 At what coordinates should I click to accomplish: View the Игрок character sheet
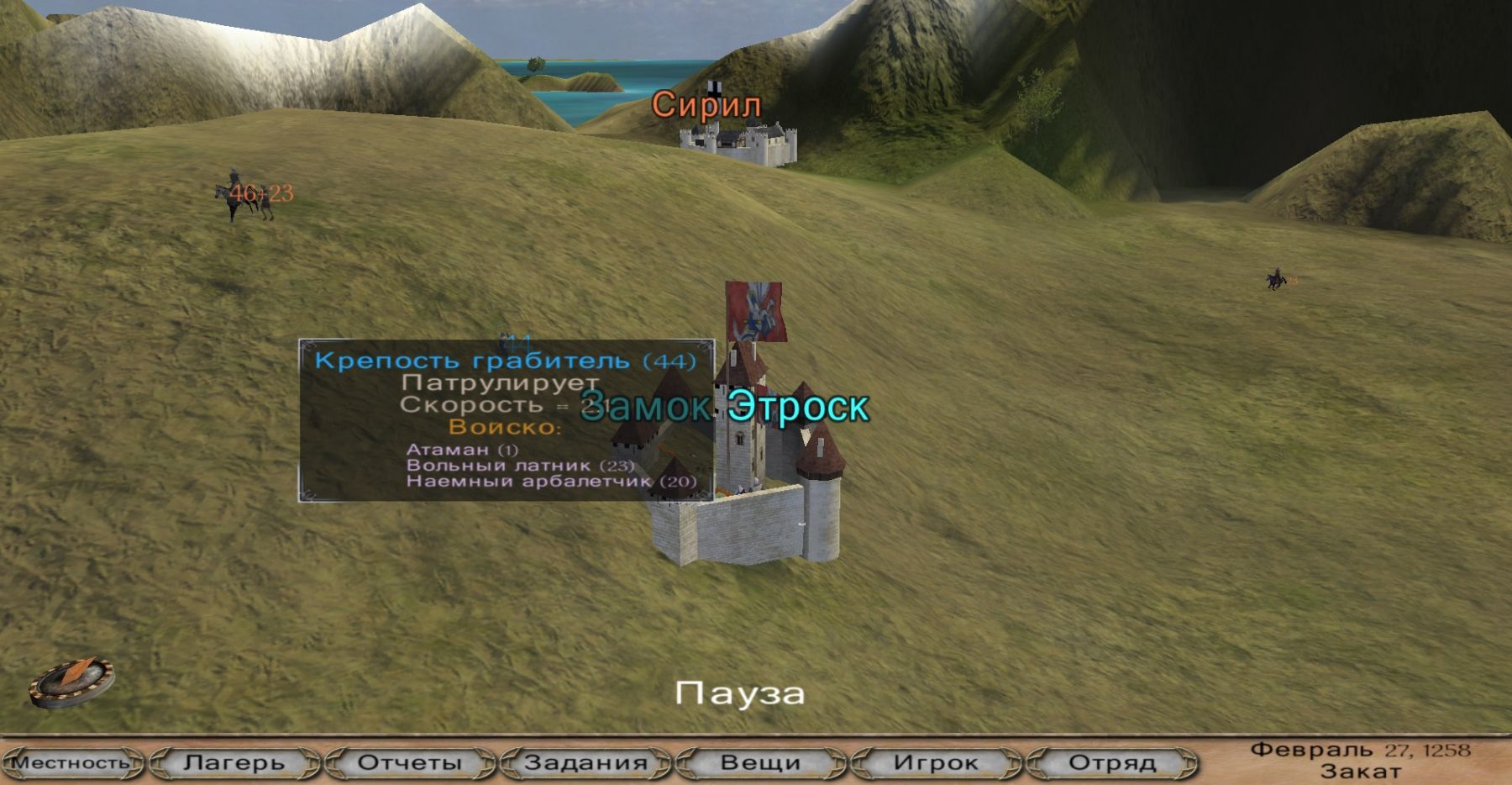coord(936,763)
